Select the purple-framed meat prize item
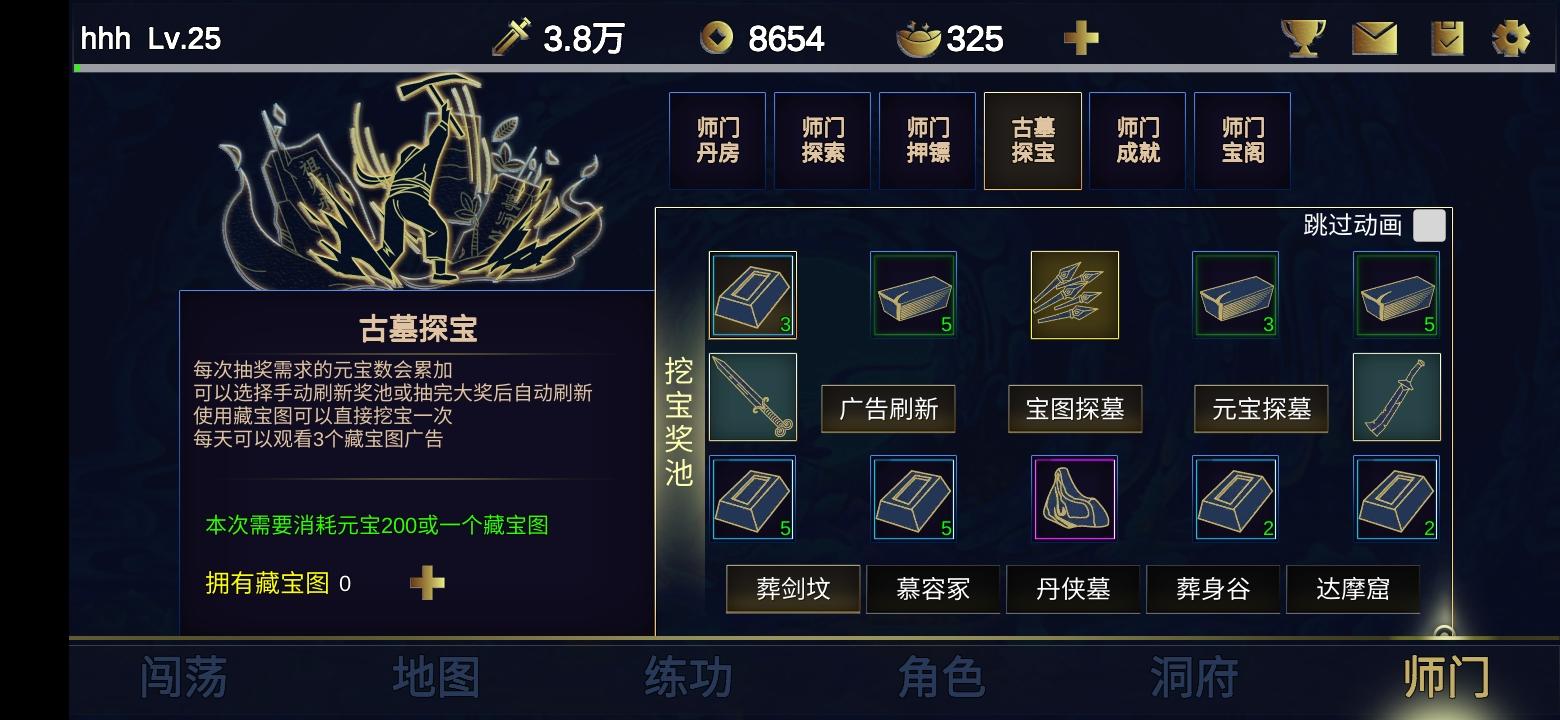 (x=1074, y=498)
